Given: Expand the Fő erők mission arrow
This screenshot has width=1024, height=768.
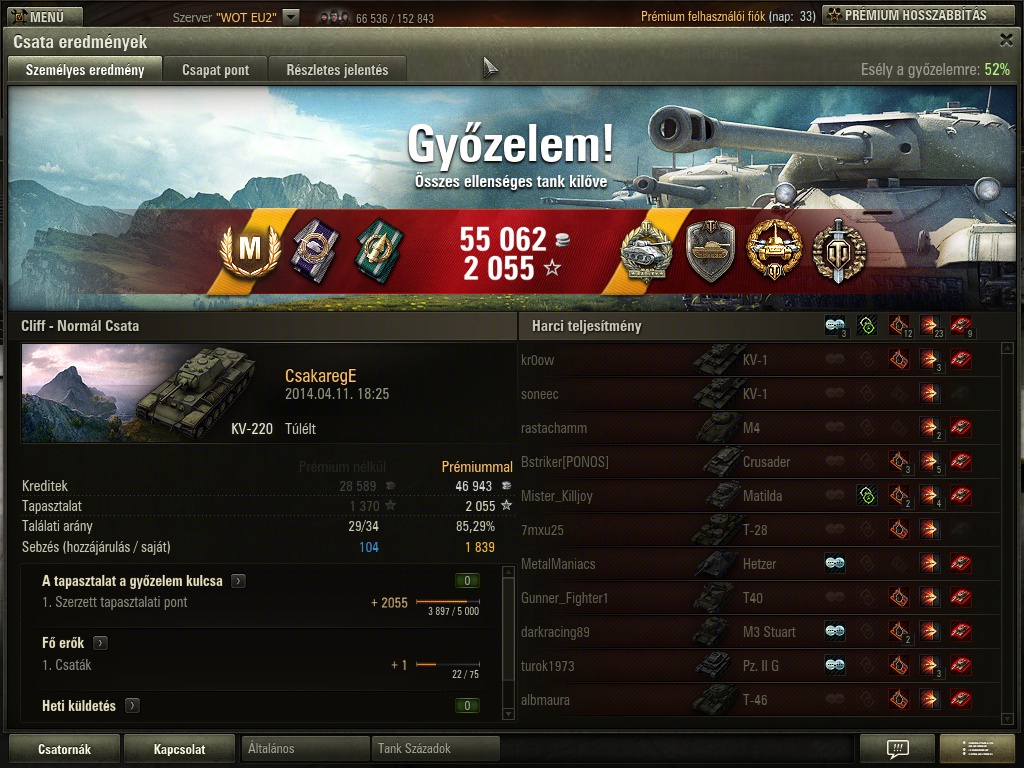Looking at the screenshot, I should pos(101,643).
